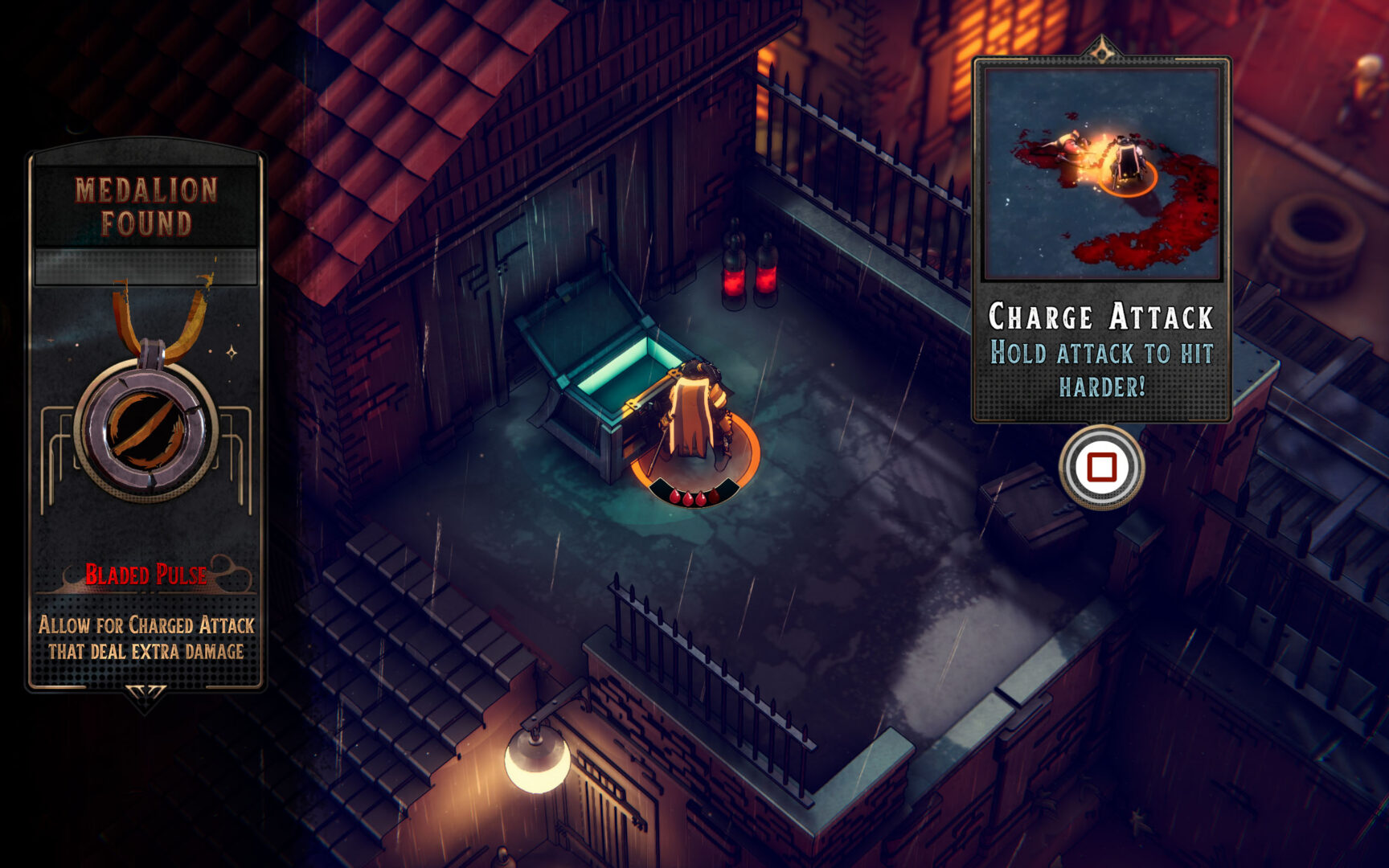1389x868 pixels.
Task: Click the blood droplet health counter beneath the hero
Action: (x=694, y=497)
